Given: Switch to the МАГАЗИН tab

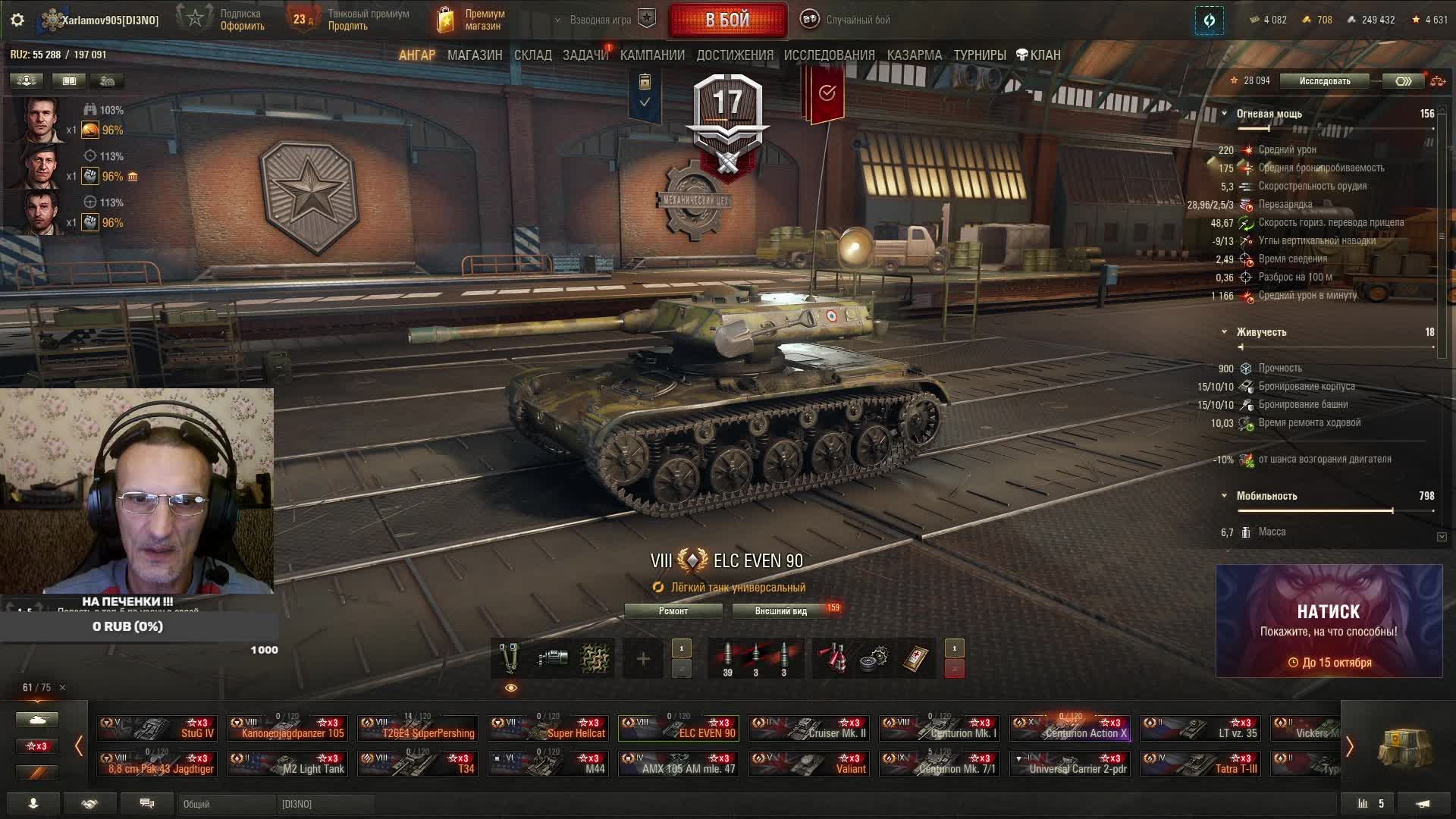Looking at the screenshot, I should pos(475,55).
